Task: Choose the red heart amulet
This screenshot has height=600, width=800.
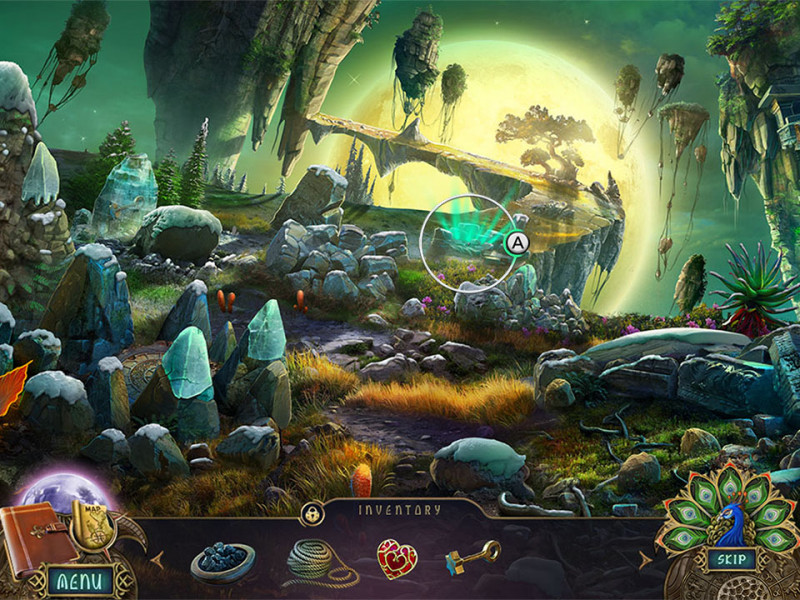Action: 395,558
